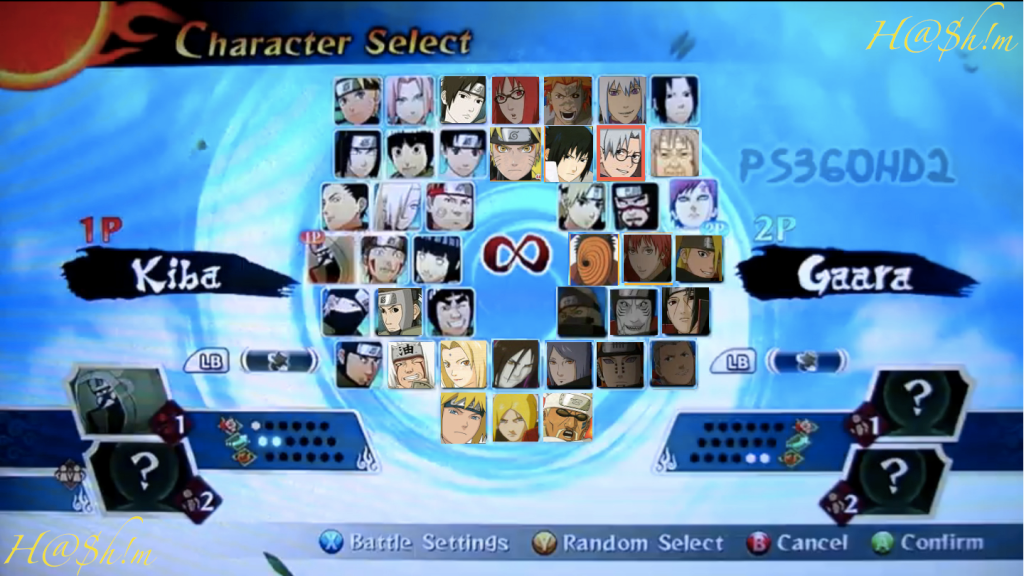Viewport: 1024px width, 576px height.
Task: Select blonde Tsunade's tile
Action: click(464, 365)
